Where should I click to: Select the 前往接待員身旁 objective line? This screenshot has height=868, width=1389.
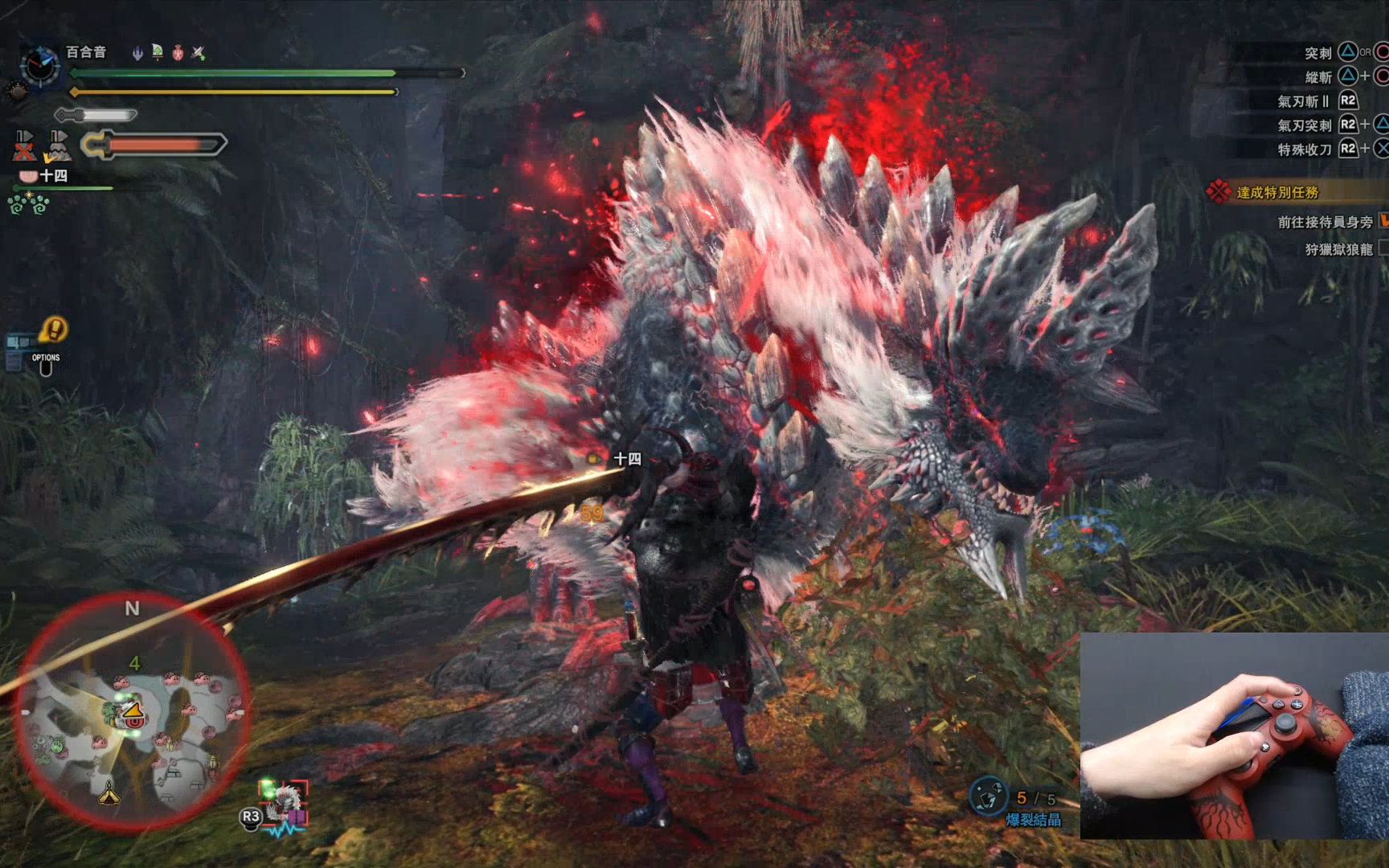1325,222
